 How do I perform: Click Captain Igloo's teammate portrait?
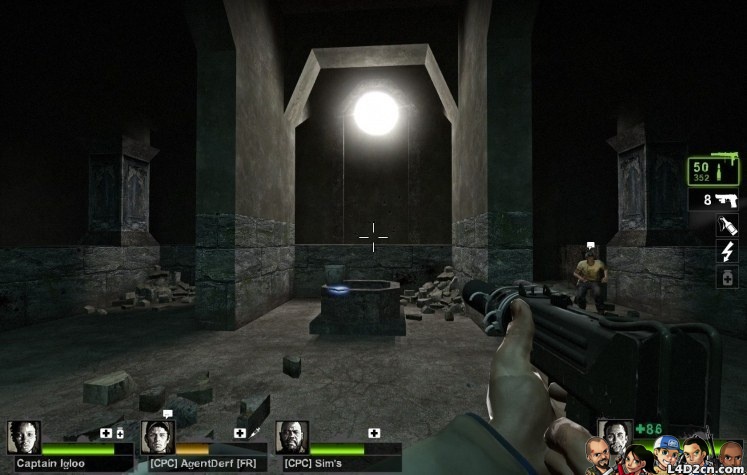point(24,437)
